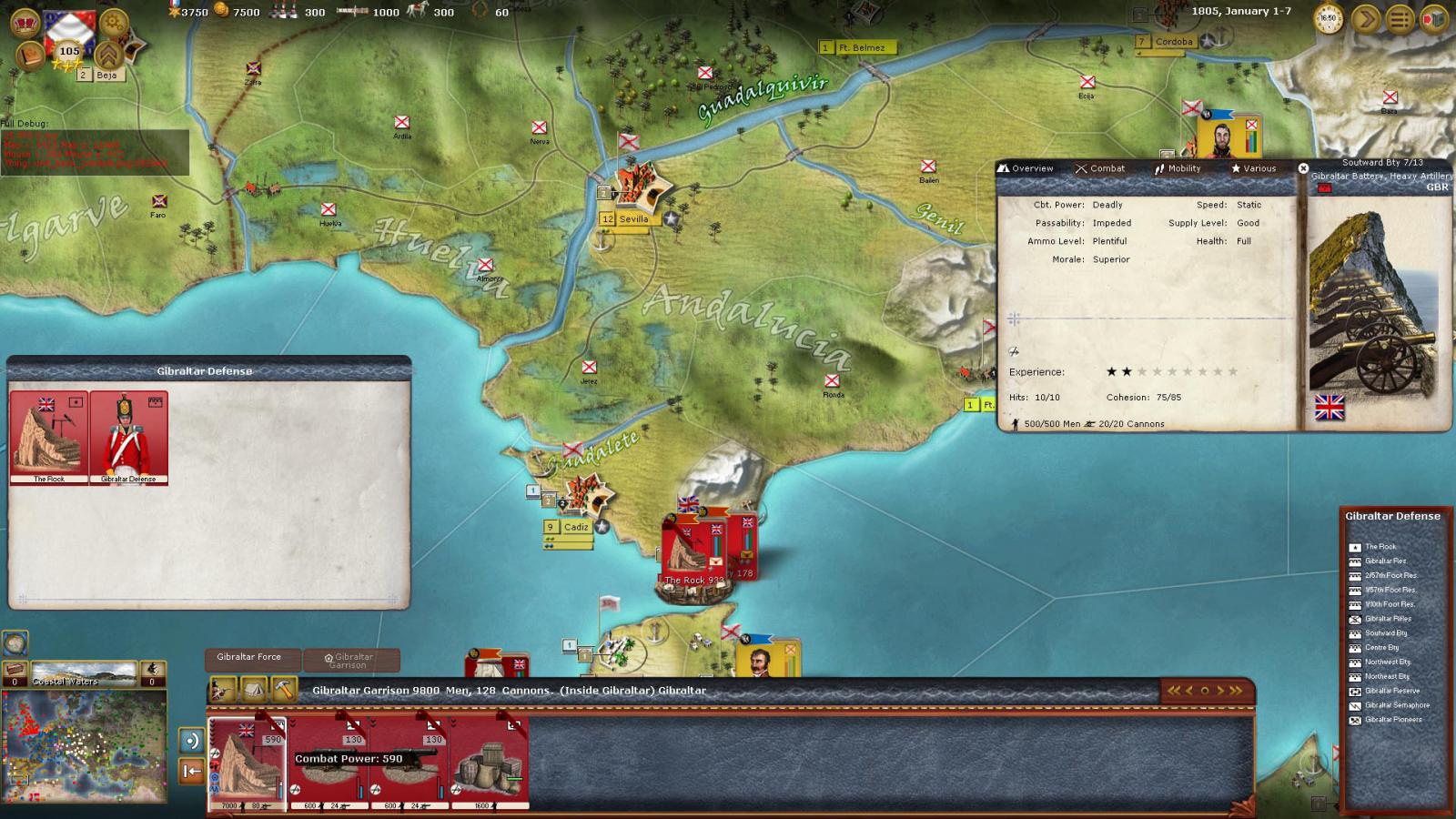Select the supply crates unit card
The image size is (1456, 819).
click(x=489, y=763)
